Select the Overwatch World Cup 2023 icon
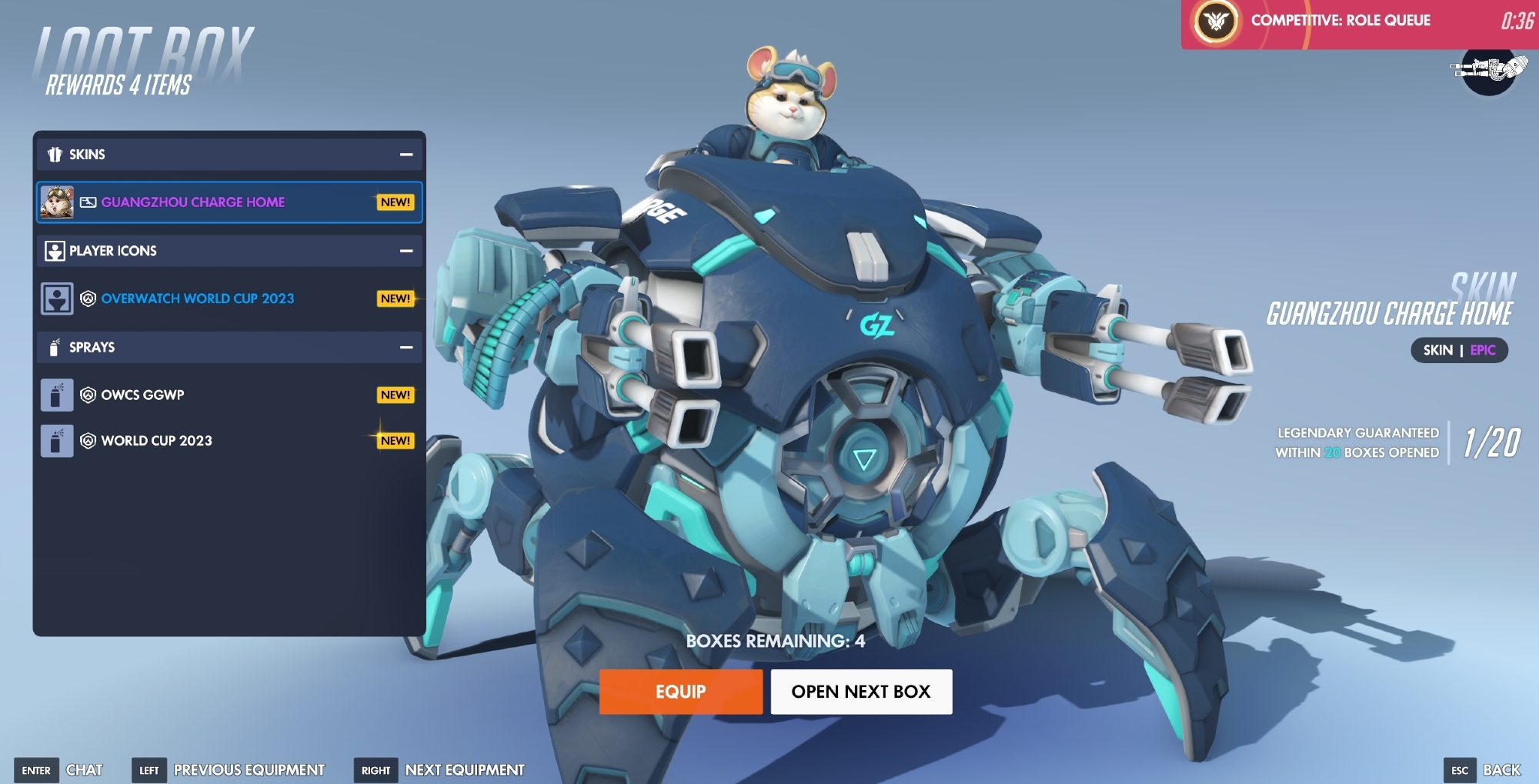The image size is (1539, 784). click(229, 299)
